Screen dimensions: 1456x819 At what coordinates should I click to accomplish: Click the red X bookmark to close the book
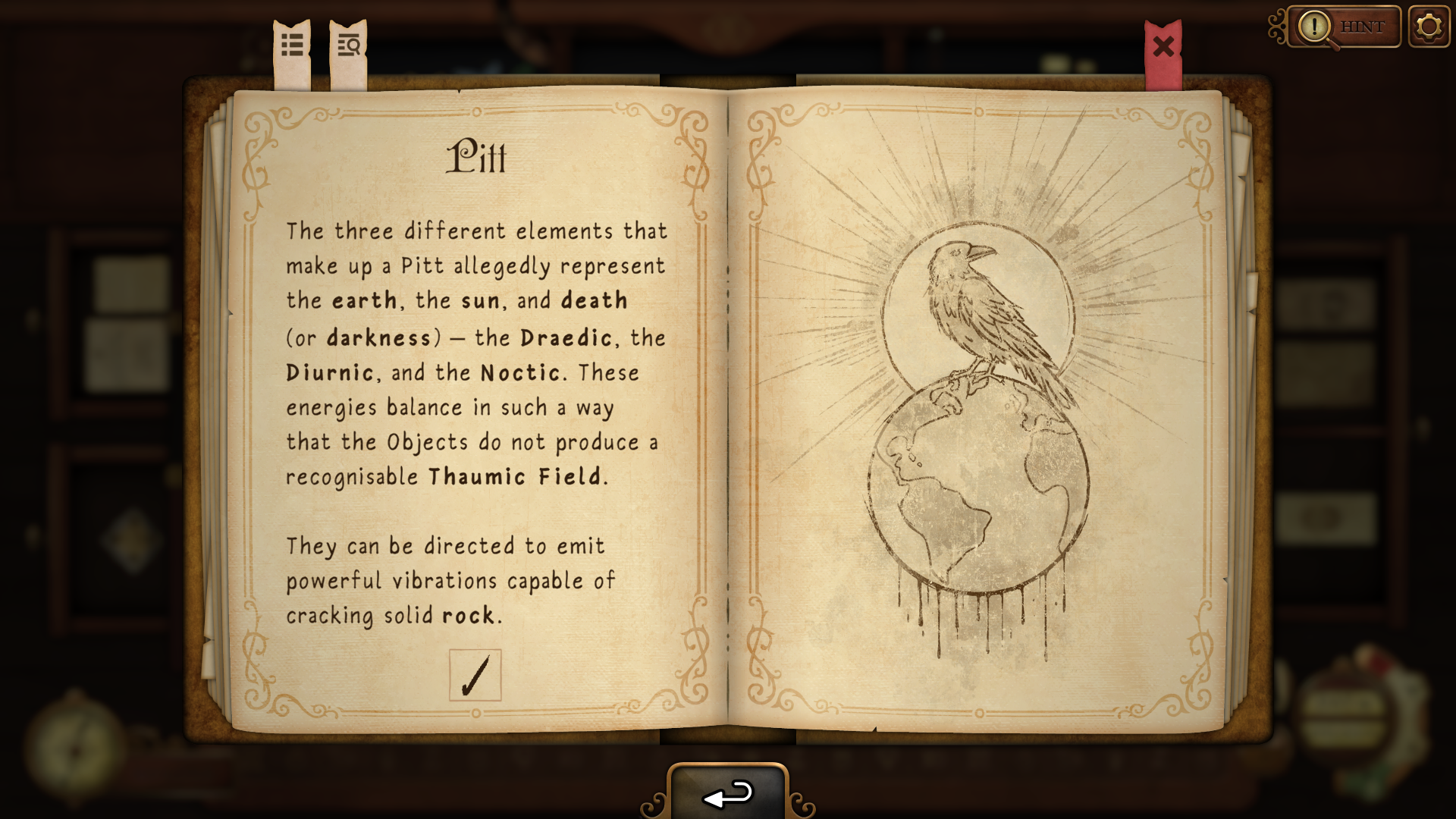[x=1163, y=47]
